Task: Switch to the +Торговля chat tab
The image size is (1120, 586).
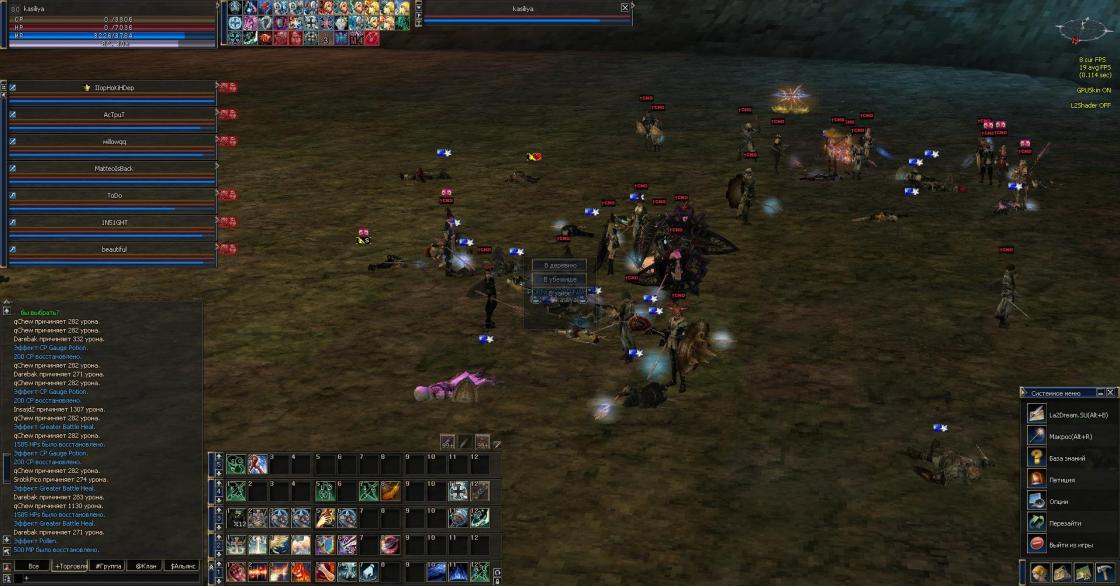Action: click(x=71, y=566)
